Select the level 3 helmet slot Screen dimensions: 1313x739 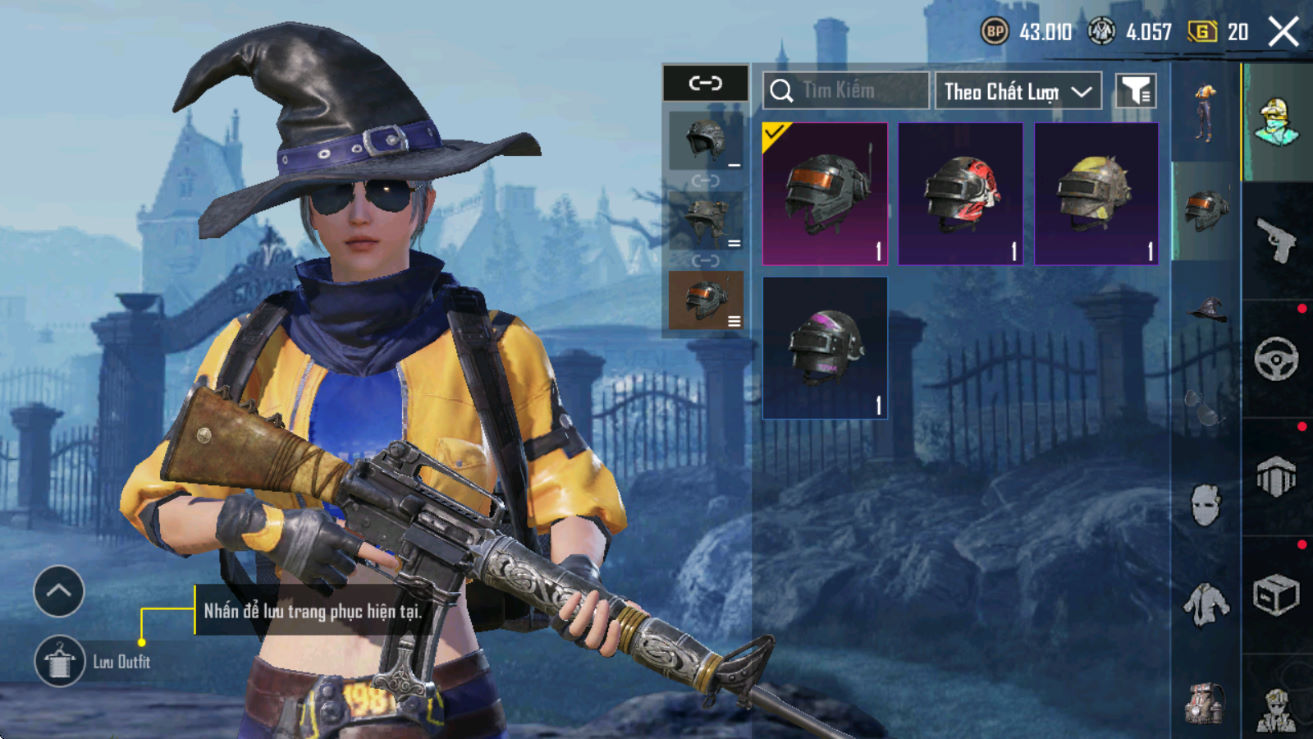click(706, 300)
